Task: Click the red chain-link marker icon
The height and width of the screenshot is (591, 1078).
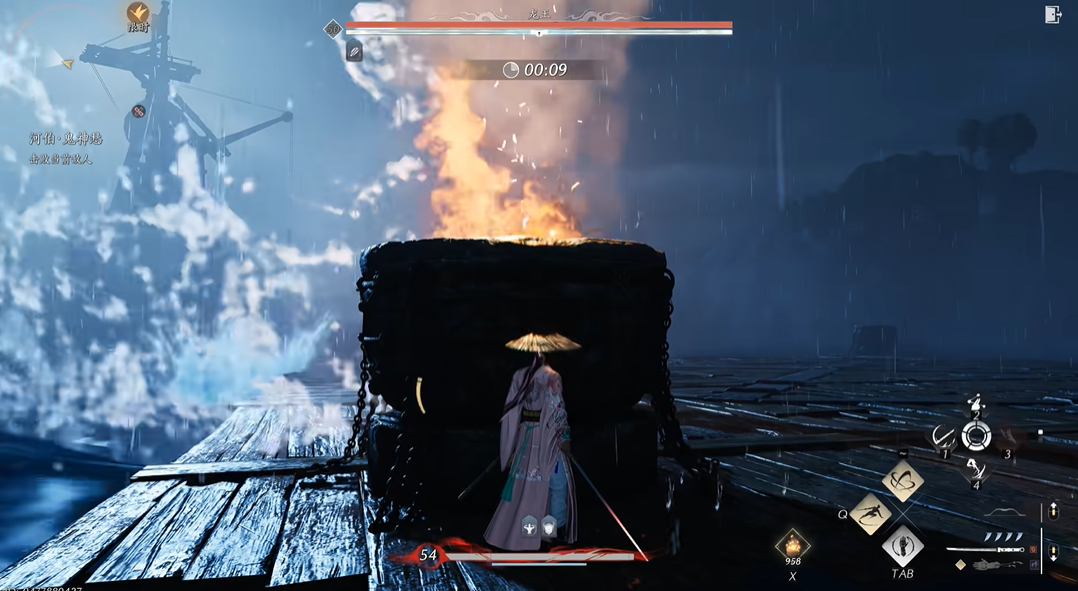Action: (139, 111)
